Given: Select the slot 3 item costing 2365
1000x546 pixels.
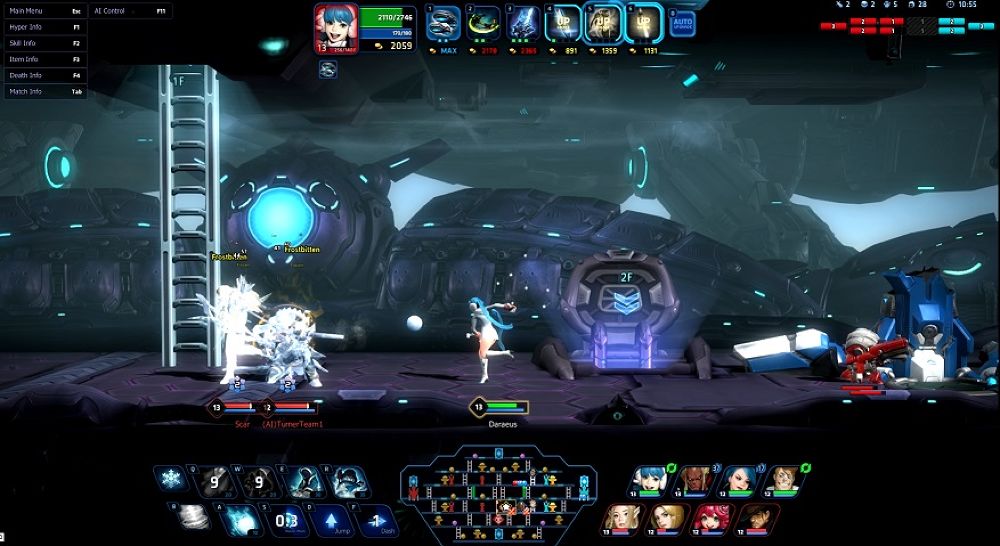Looking at the screenshot, I should (x=523, y=24).
